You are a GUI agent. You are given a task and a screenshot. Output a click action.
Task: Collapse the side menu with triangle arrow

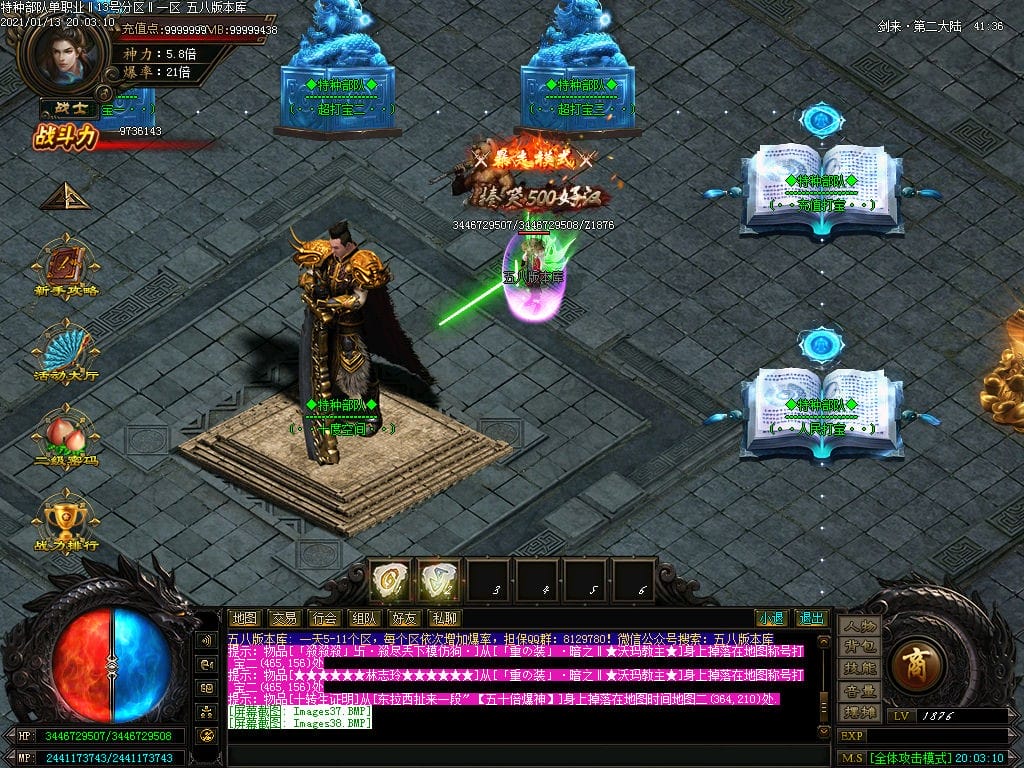click(65, 196)
